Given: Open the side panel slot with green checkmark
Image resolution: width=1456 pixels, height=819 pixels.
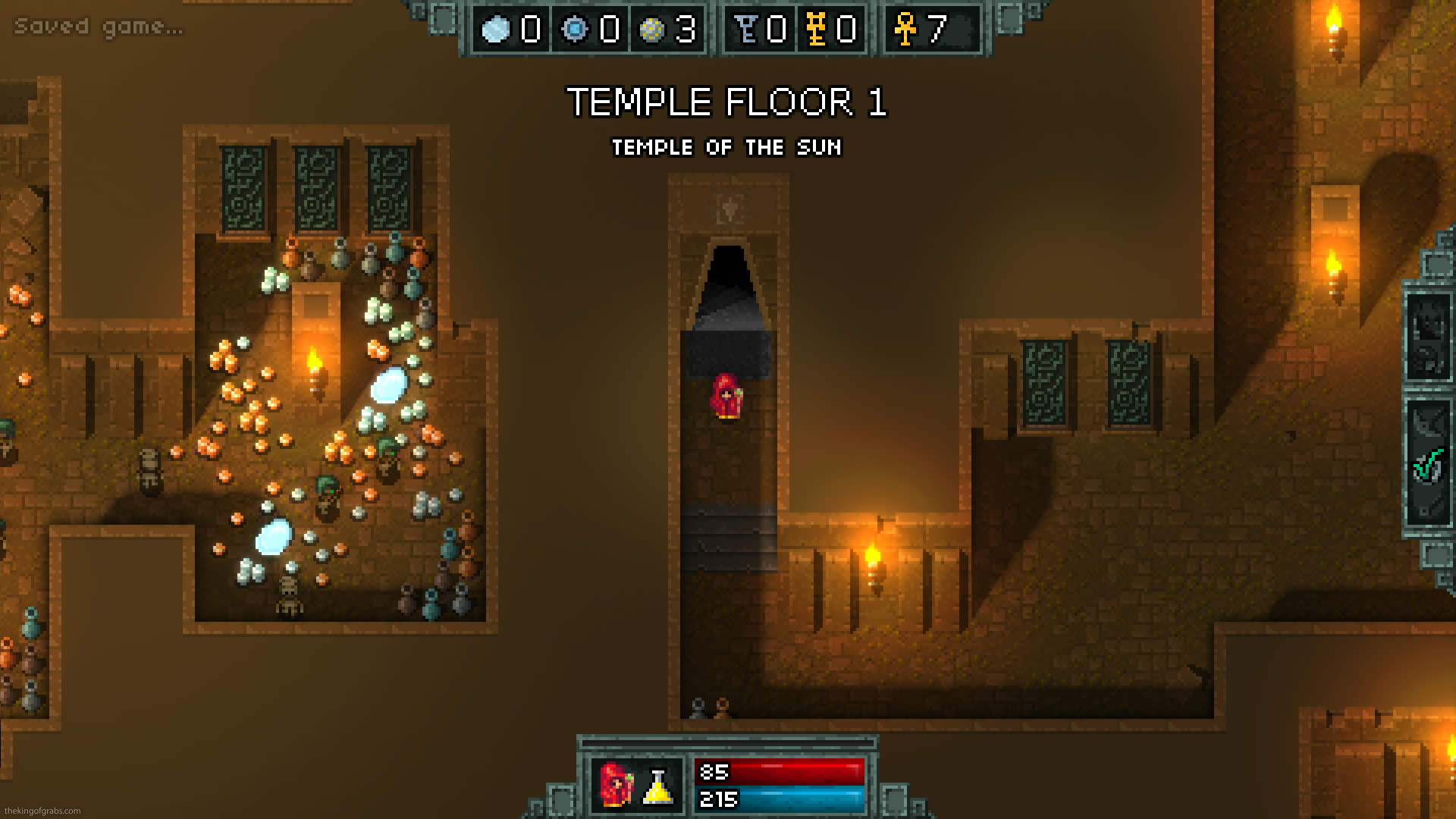Looking at the screenshot, I should pyautogui.click(x=1428, y=464).
